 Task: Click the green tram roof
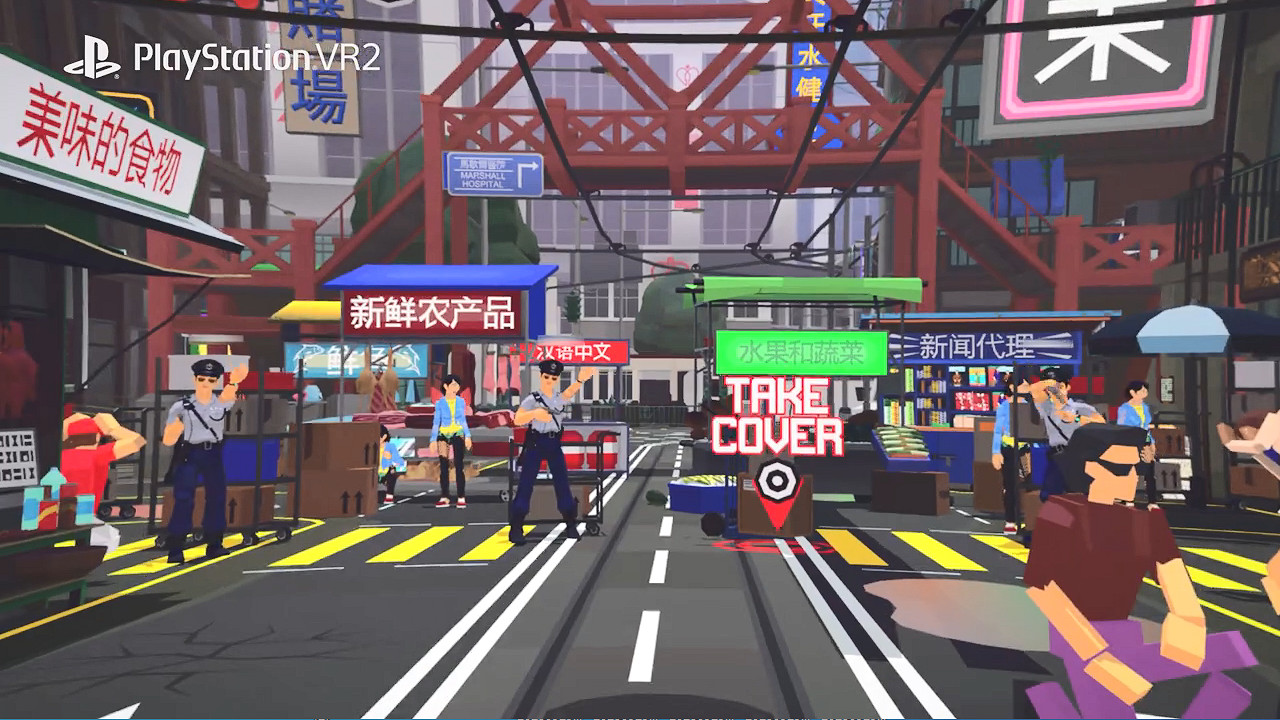click(790, 290)
